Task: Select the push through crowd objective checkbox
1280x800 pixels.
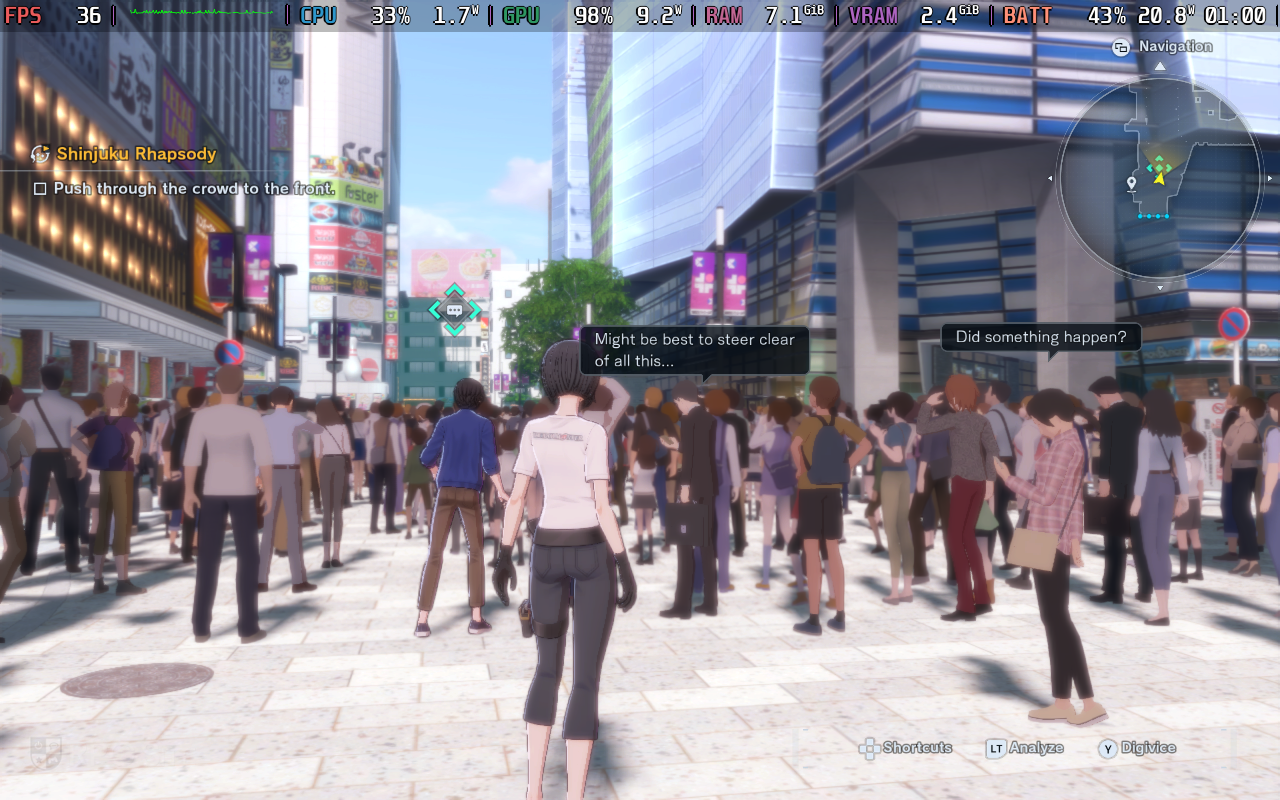Action: point(40,189)
